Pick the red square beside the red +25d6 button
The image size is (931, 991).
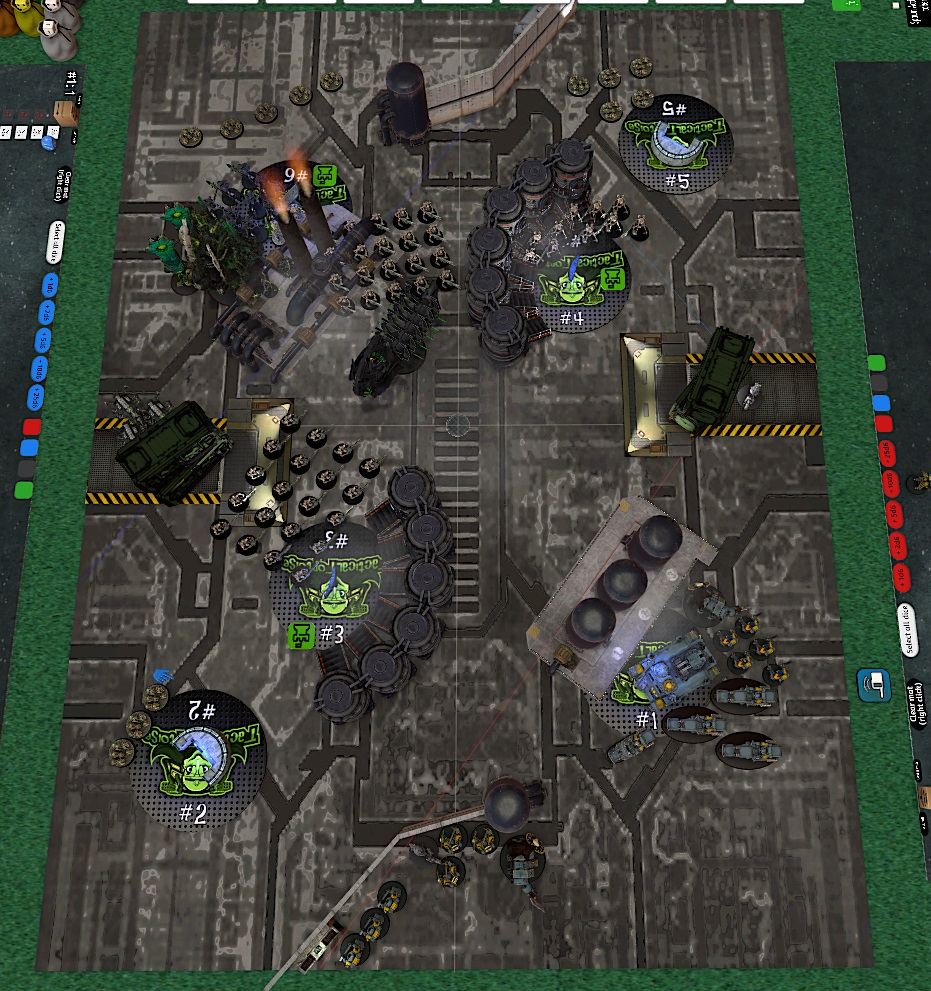[884, 424]
